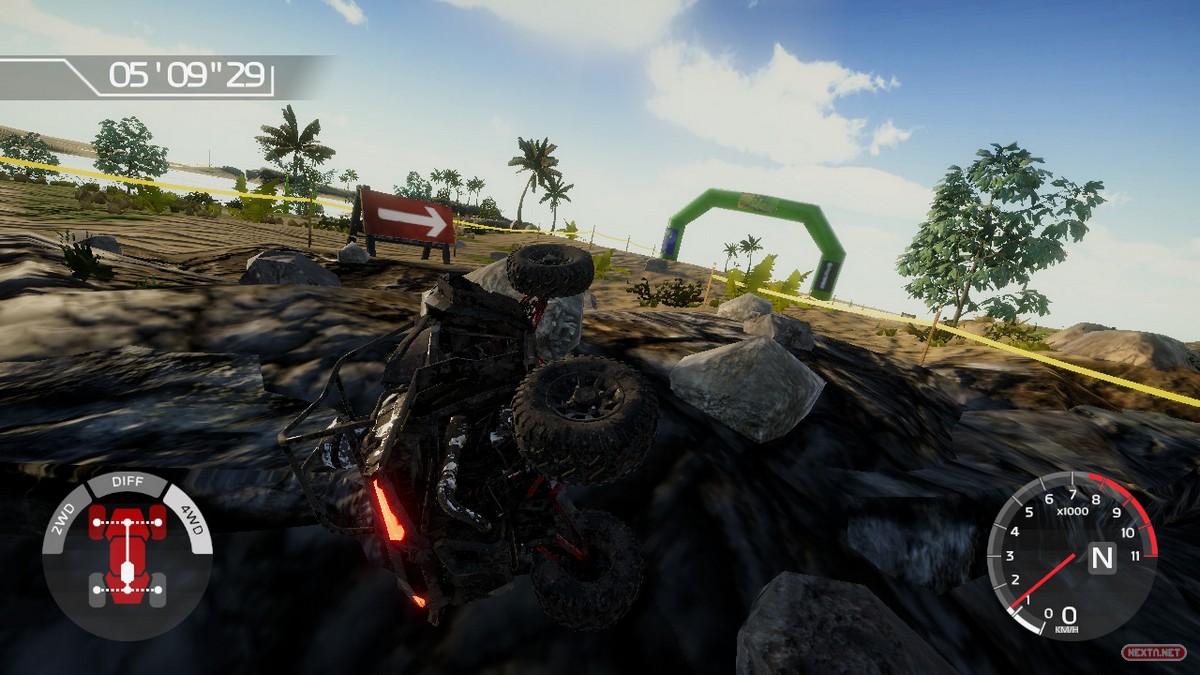Click the red drivetrain chassis diagram
The width and height of the screenshot is (1200, 675).
127,553
